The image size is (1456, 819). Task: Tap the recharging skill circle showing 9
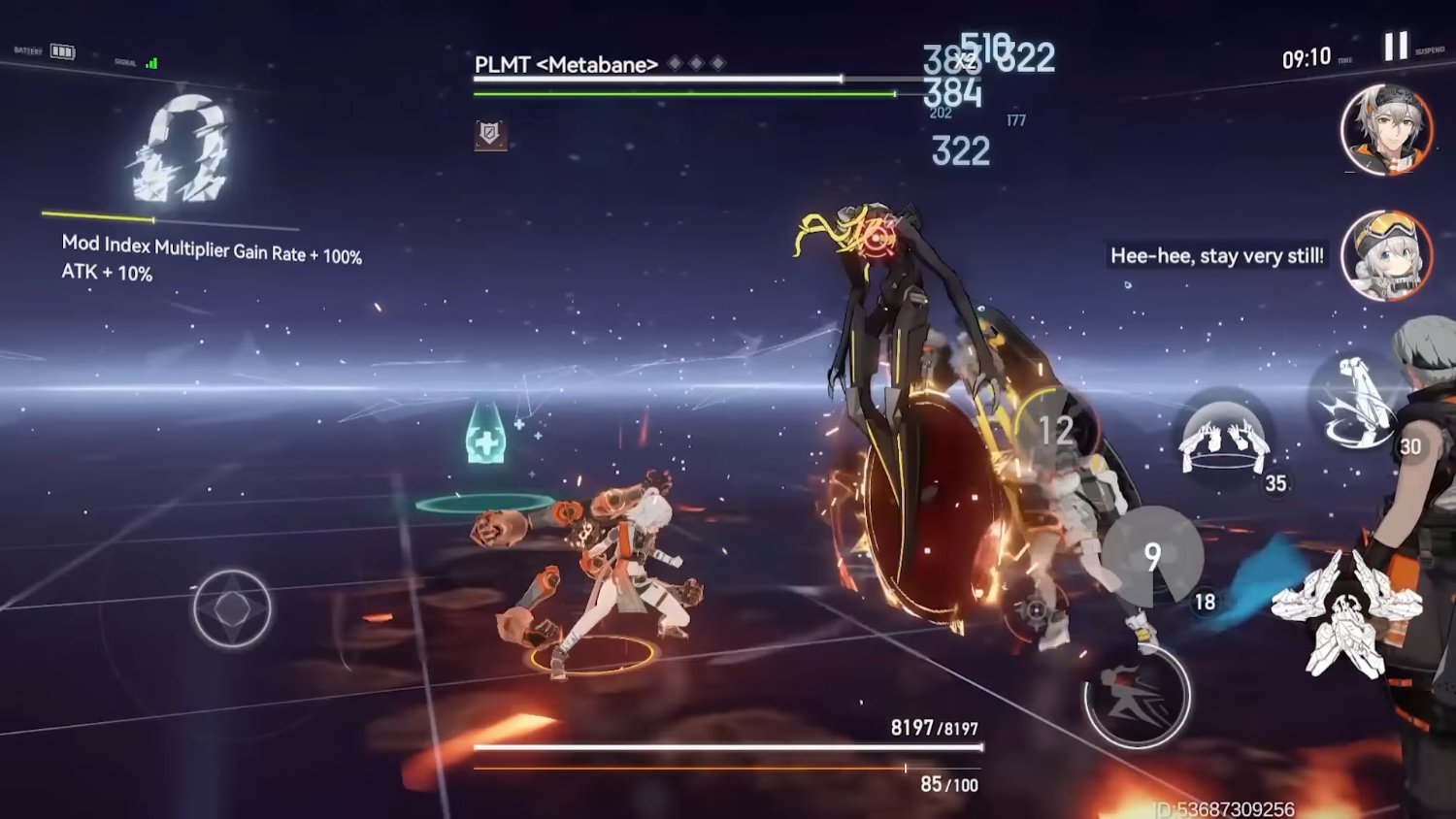pos(1151,556)
